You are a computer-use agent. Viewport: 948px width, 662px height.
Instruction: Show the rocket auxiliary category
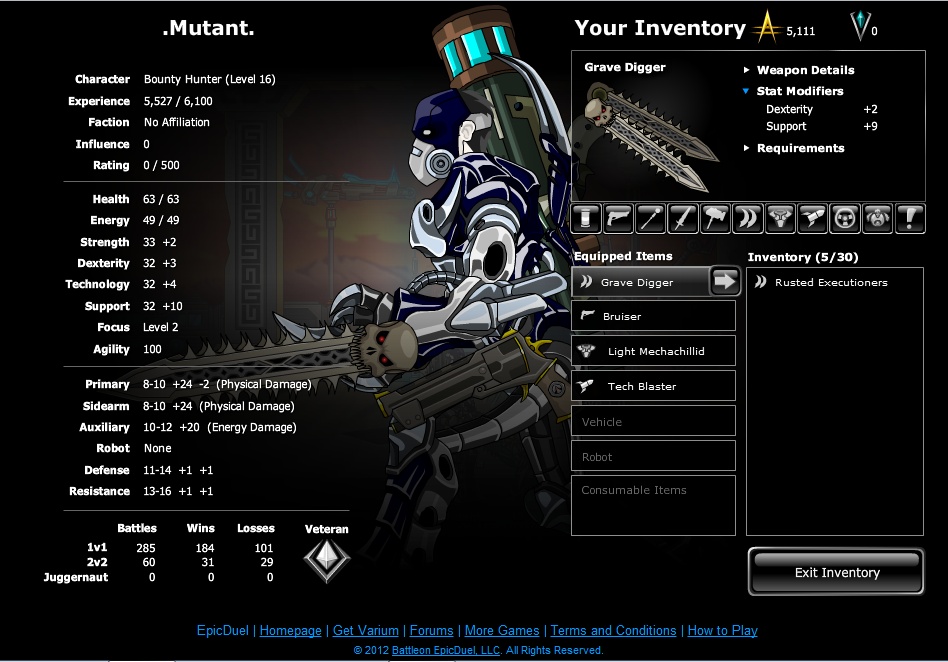(x=812, y=218)
